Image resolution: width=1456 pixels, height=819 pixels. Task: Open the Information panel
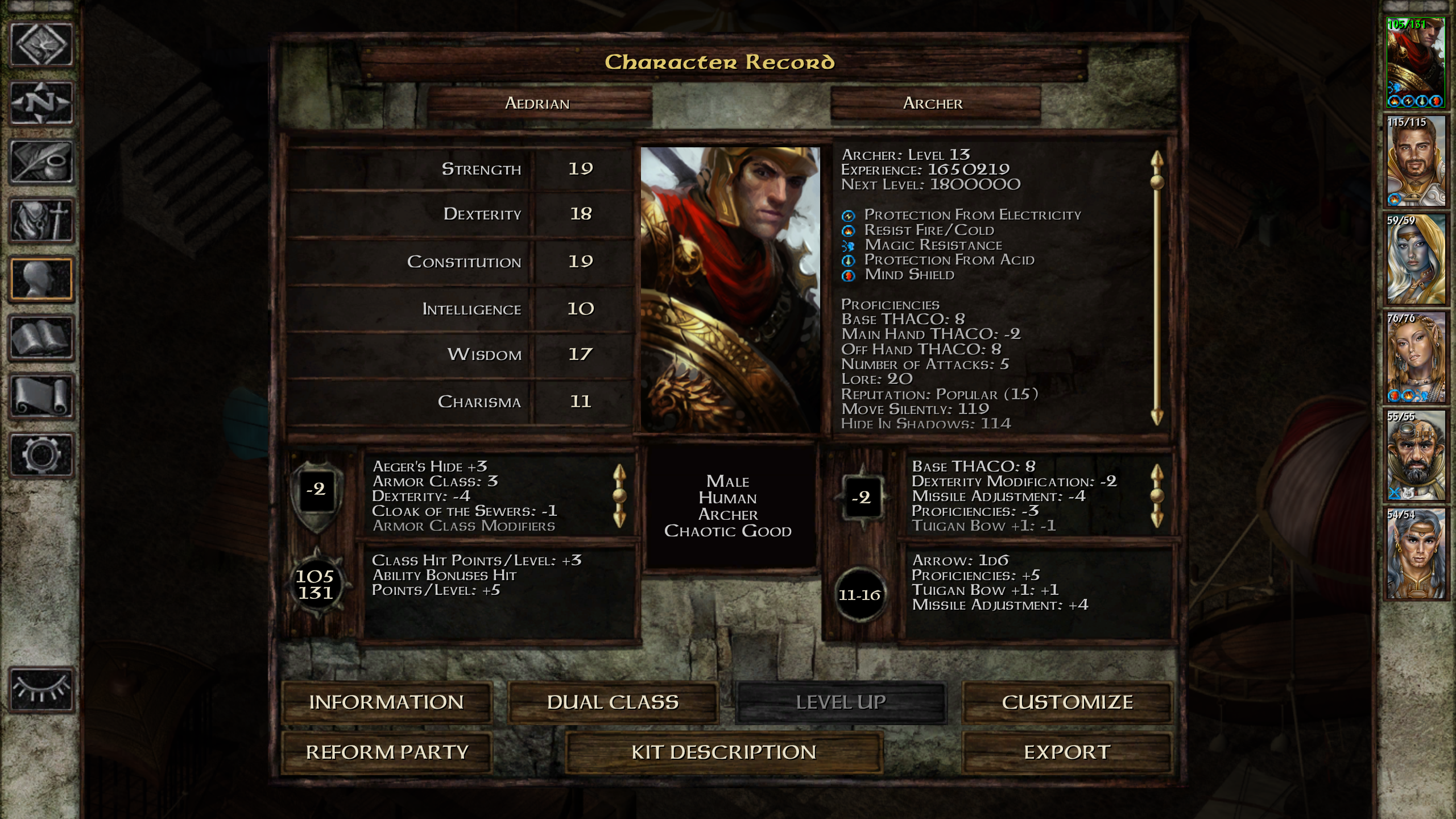pos(387,702)
